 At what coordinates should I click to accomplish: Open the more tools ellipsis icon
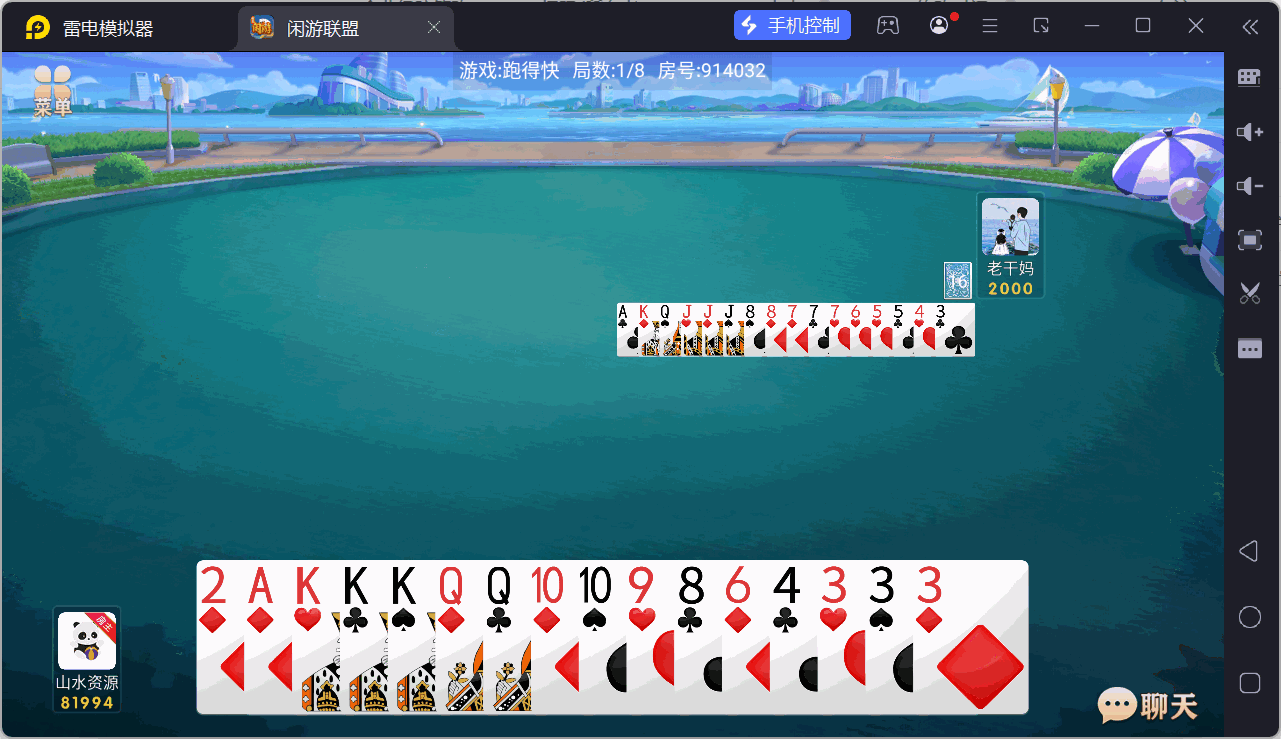coord(1249,347)
